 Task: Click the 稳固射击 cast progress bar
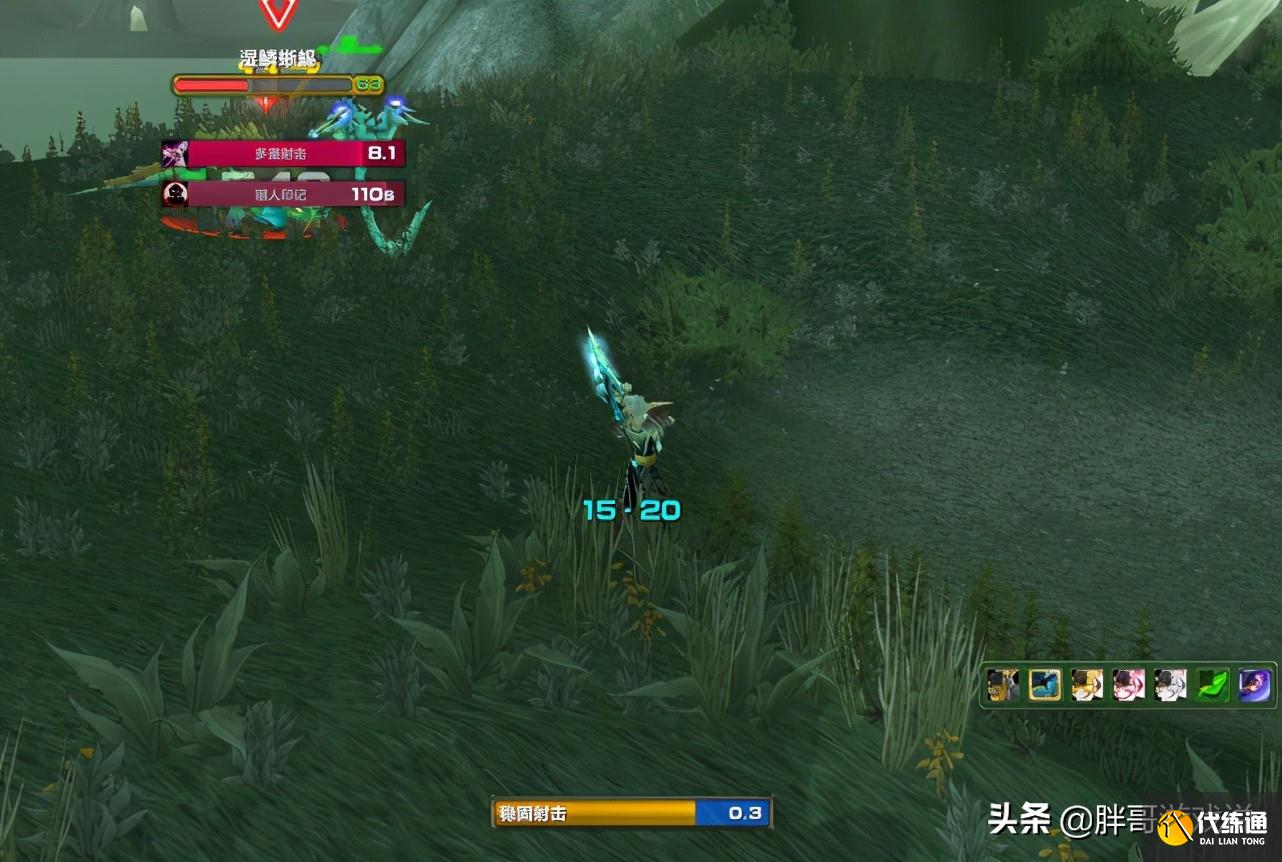pyautogui.click(x=630, y=814)
